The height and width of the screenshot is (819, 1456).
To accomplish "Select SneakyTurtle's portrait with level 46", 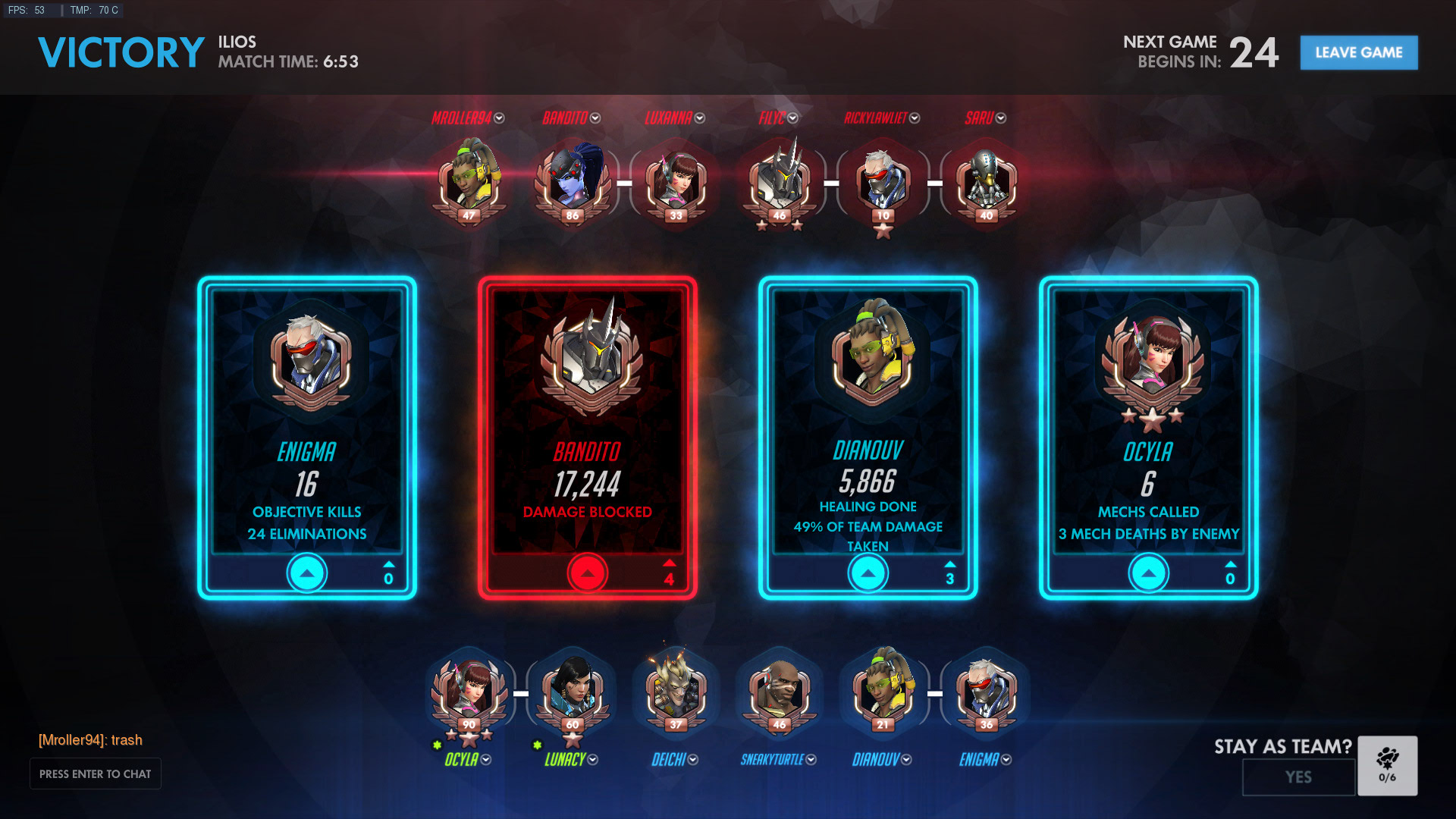I will (779, 690).
